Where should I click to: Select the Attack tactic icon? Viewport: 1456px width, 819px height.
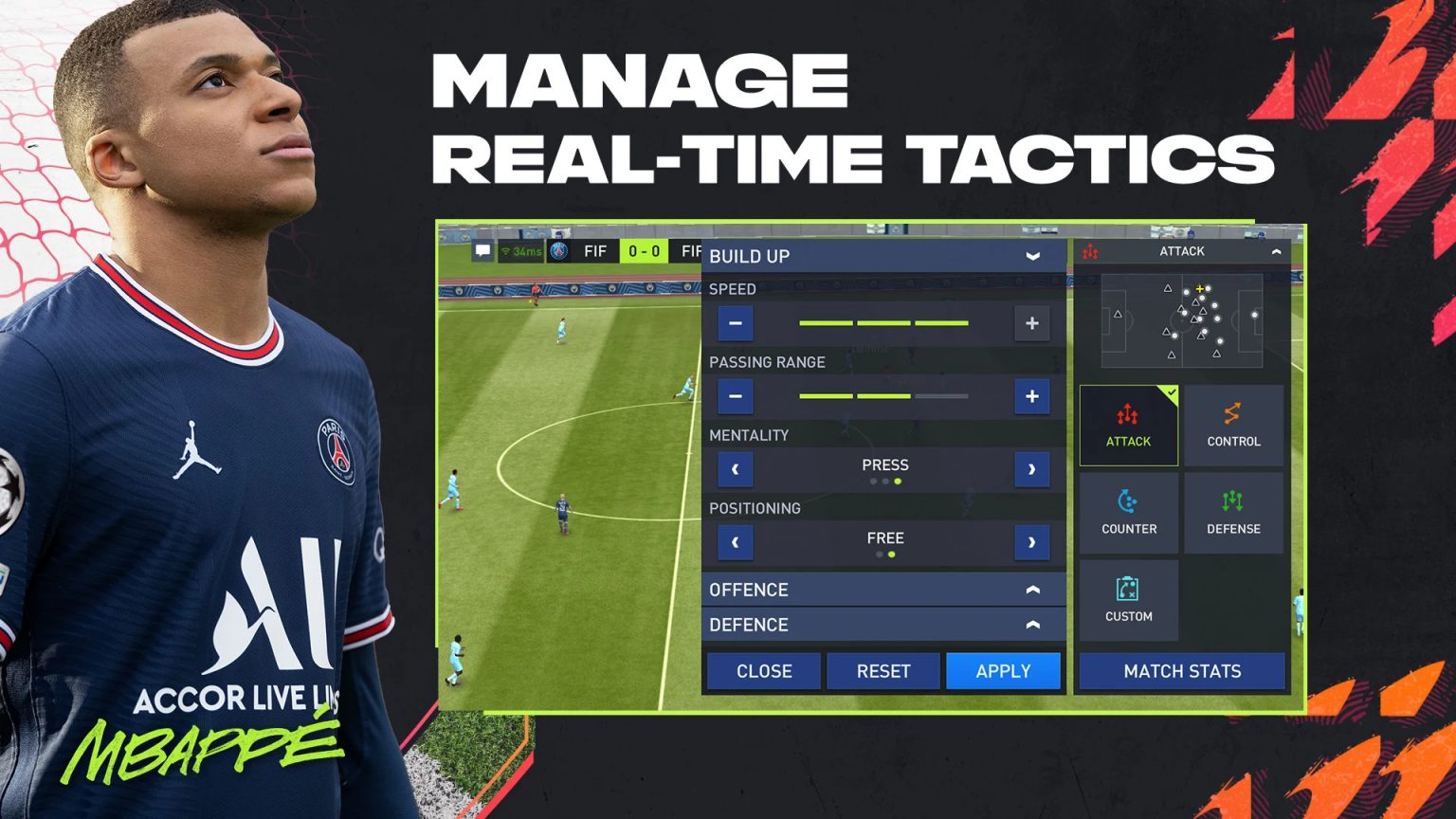coord(1128,425)
